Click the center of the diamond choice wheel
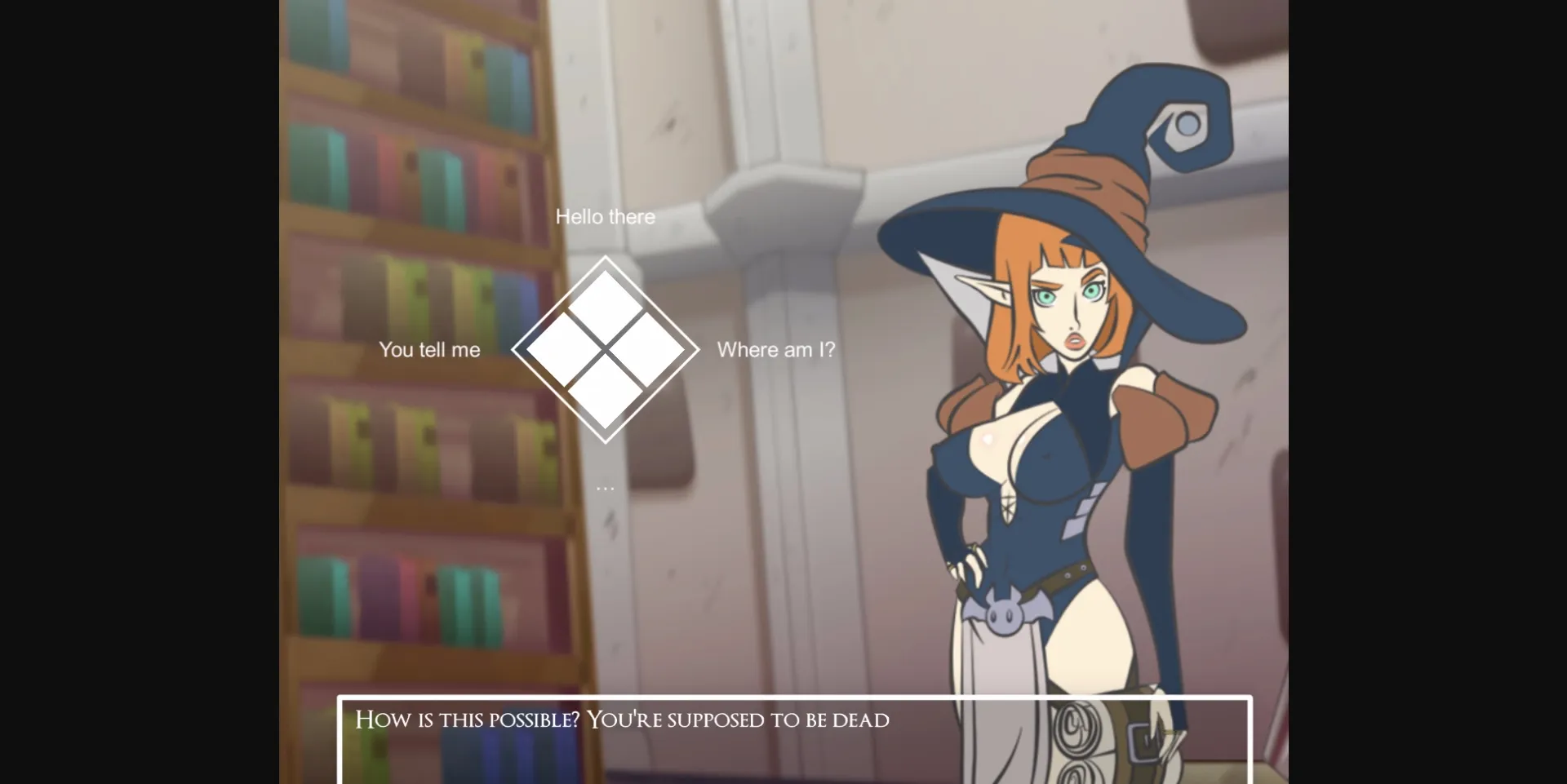The image size is (1567, 784). coord(605,351)
